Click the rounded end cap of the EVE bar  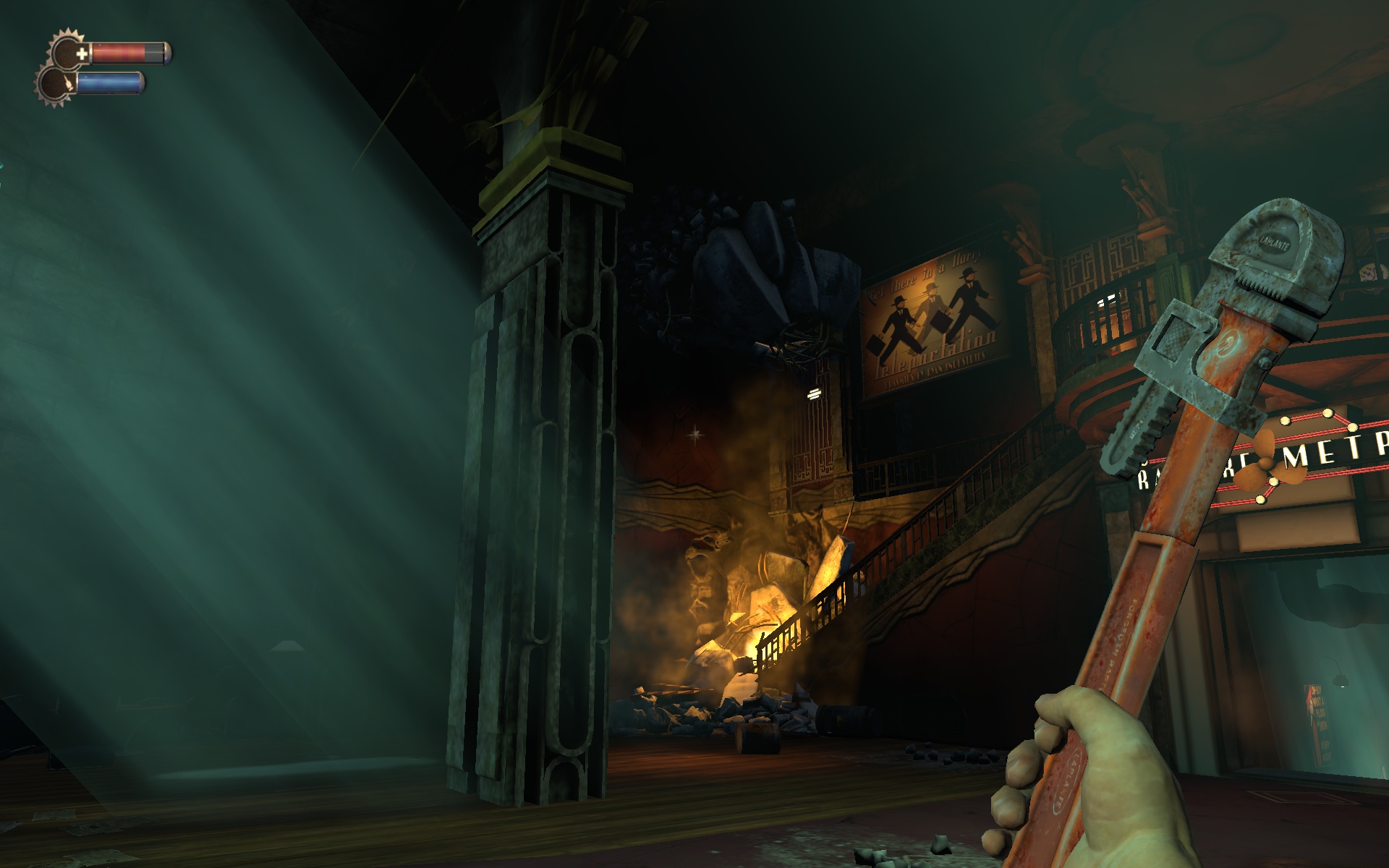(142, 84)
